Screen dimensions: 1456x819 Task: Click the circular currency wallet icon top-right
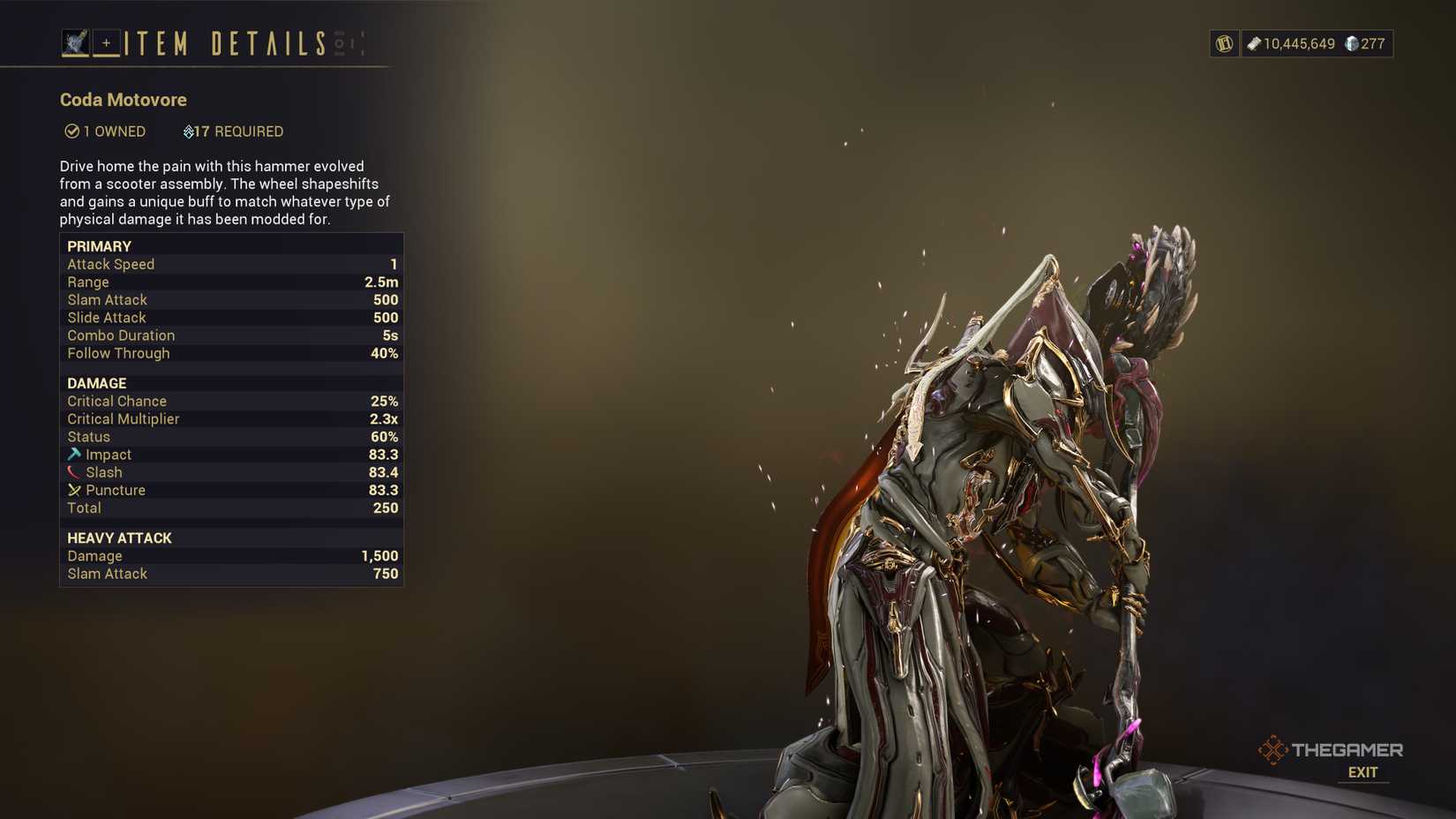[1223, 42]
